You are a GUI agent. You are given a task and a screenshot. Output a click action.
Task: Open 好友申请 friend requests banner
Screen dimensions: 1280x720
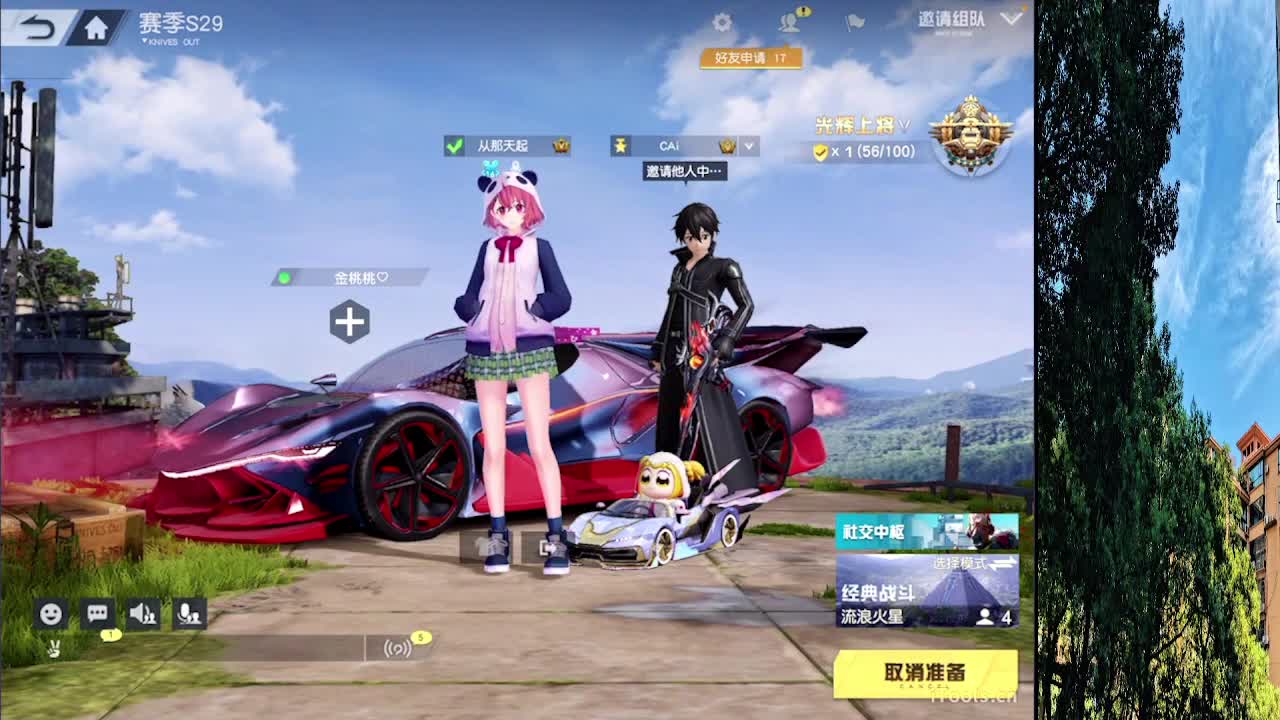coord(751,59)
